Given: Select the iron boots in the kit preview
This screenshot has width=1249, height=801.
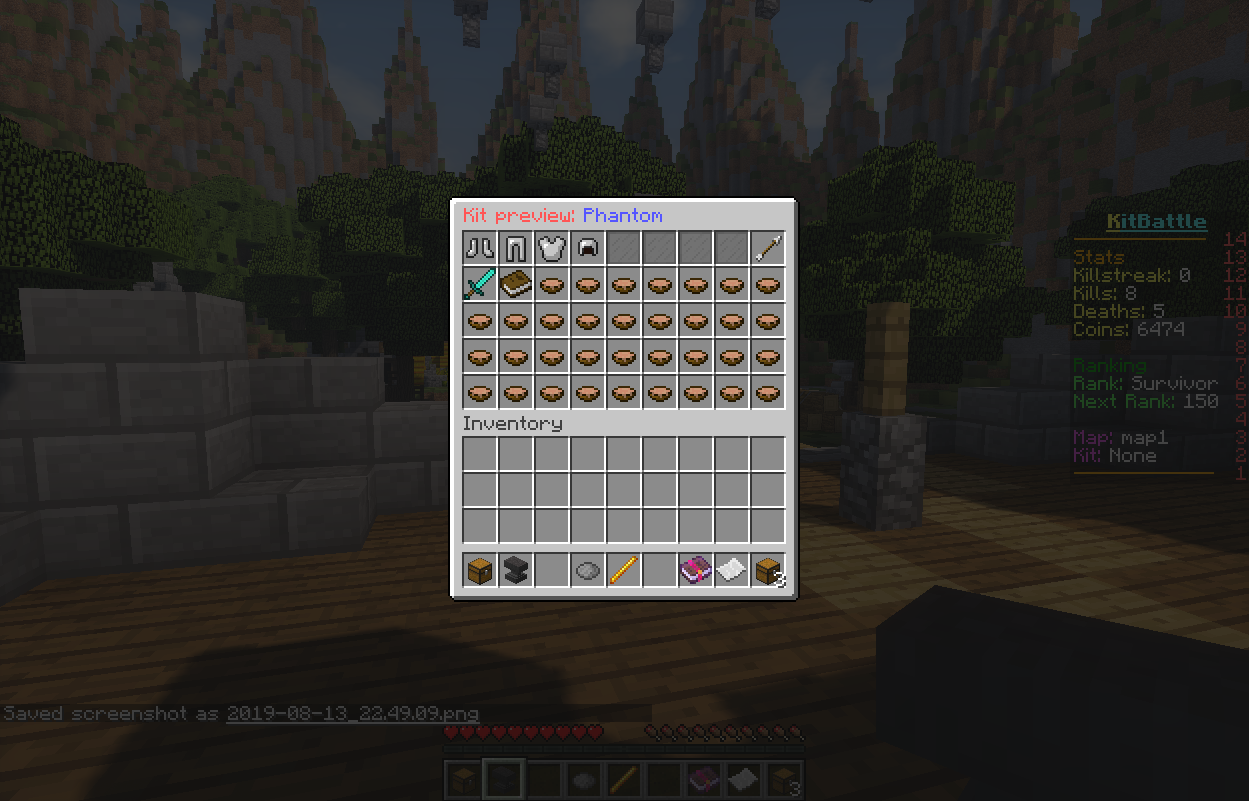Looking at the screenshot, I should [480, 249].
